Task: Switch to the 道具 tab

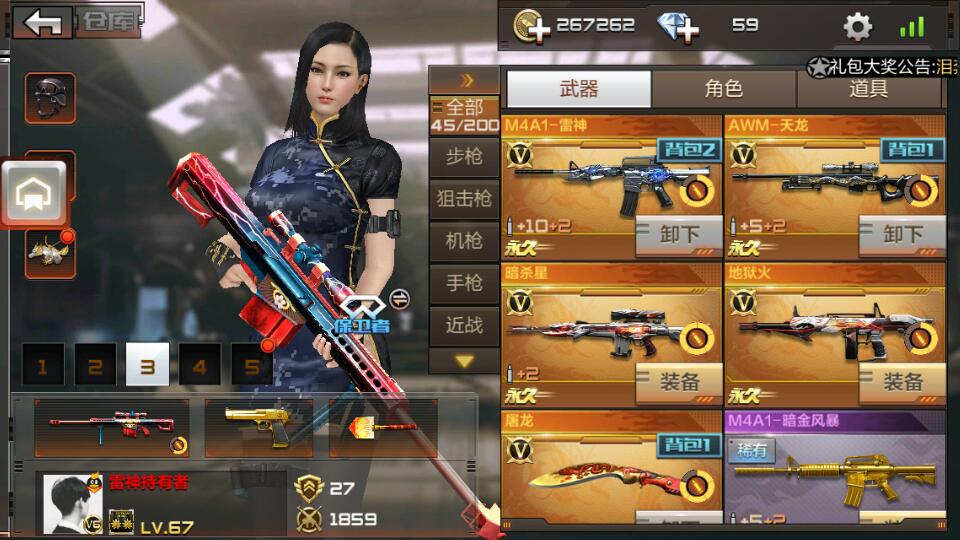Action: [869, 89]
